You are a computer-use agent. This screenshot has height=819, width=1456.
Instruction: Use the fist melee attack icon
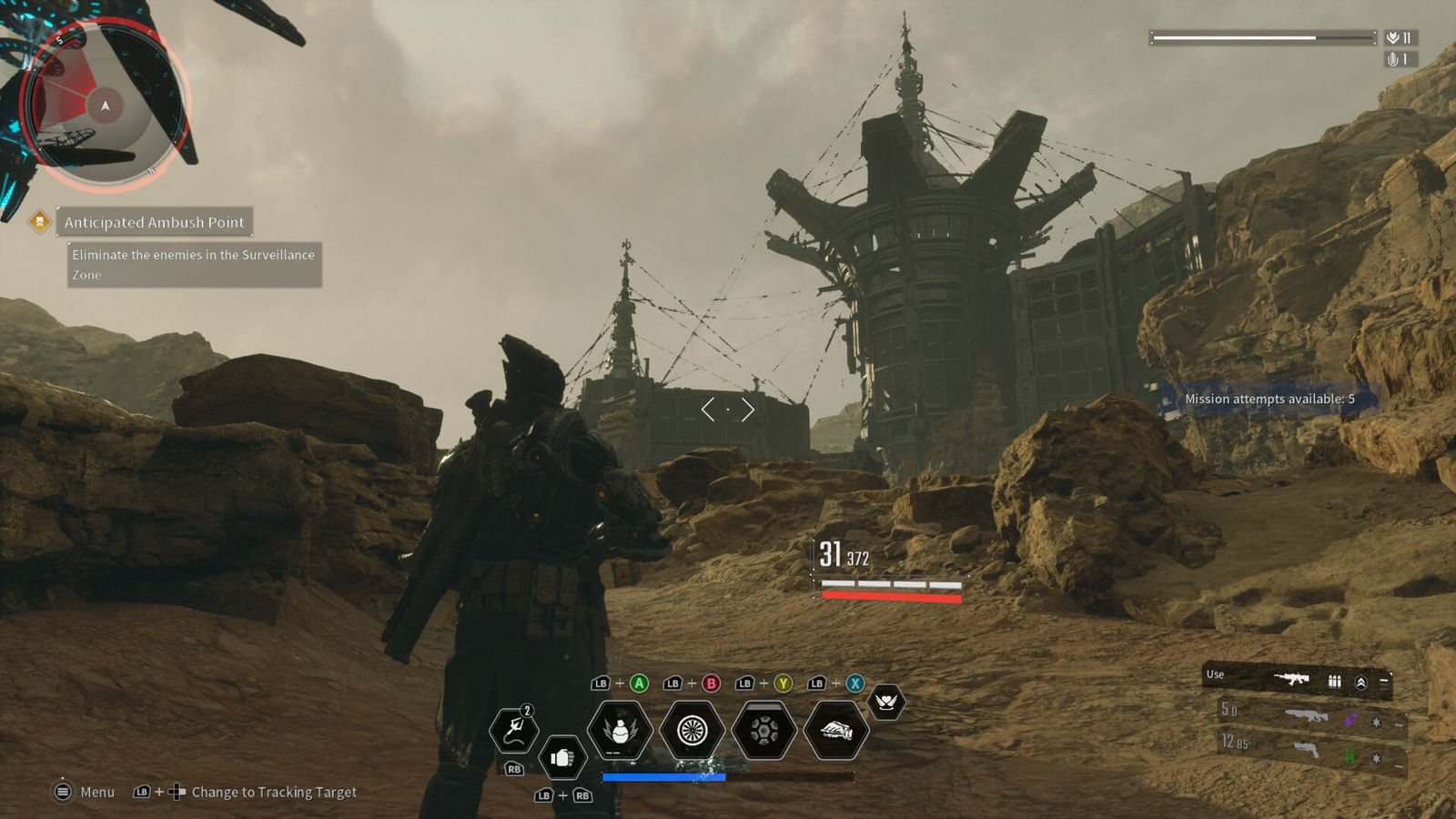561,757
